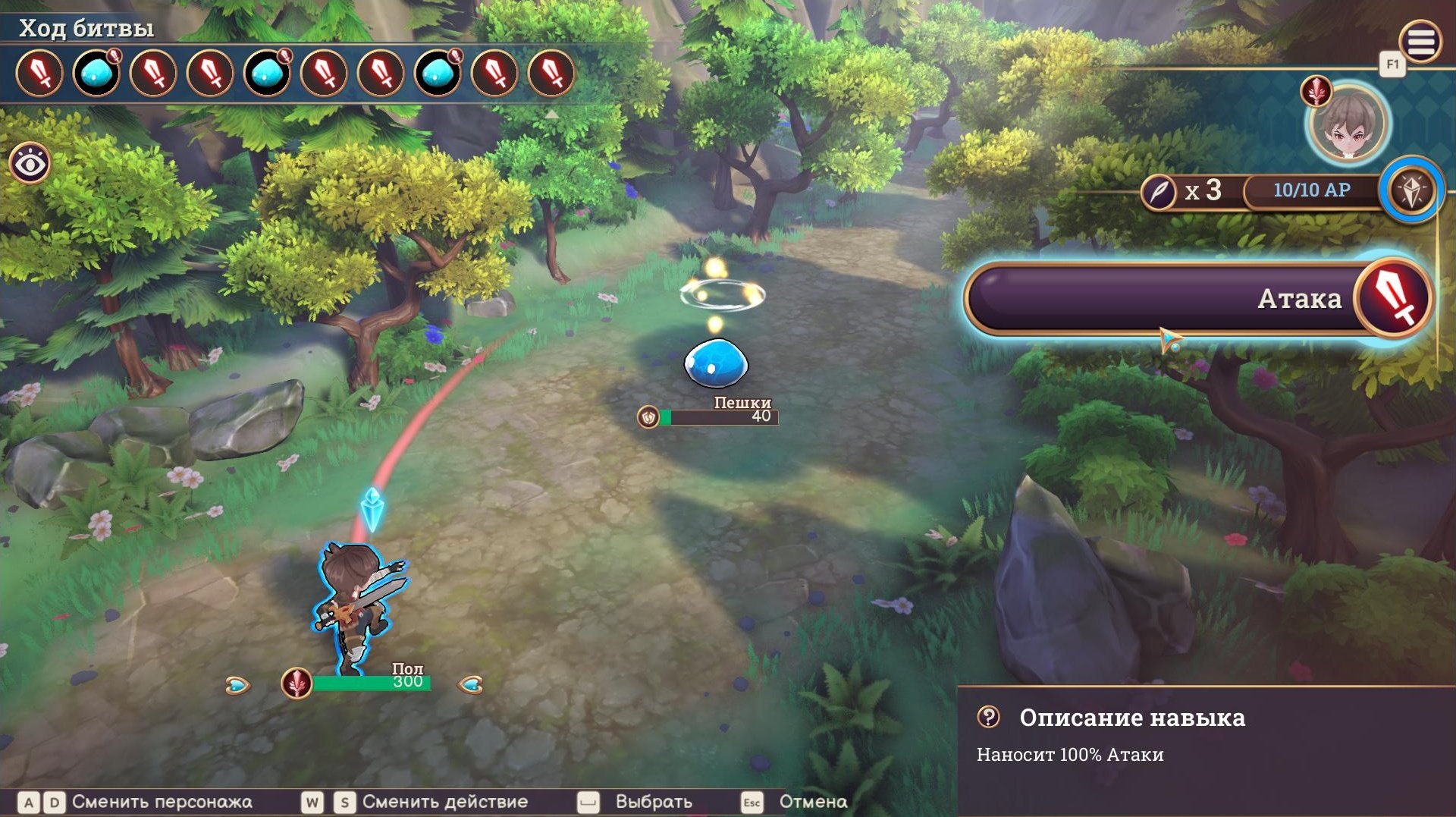The height and width of the screenshot is (817, 1456).
Task: Click the first blue slime turn icon
Action: [x=96, y=74]
